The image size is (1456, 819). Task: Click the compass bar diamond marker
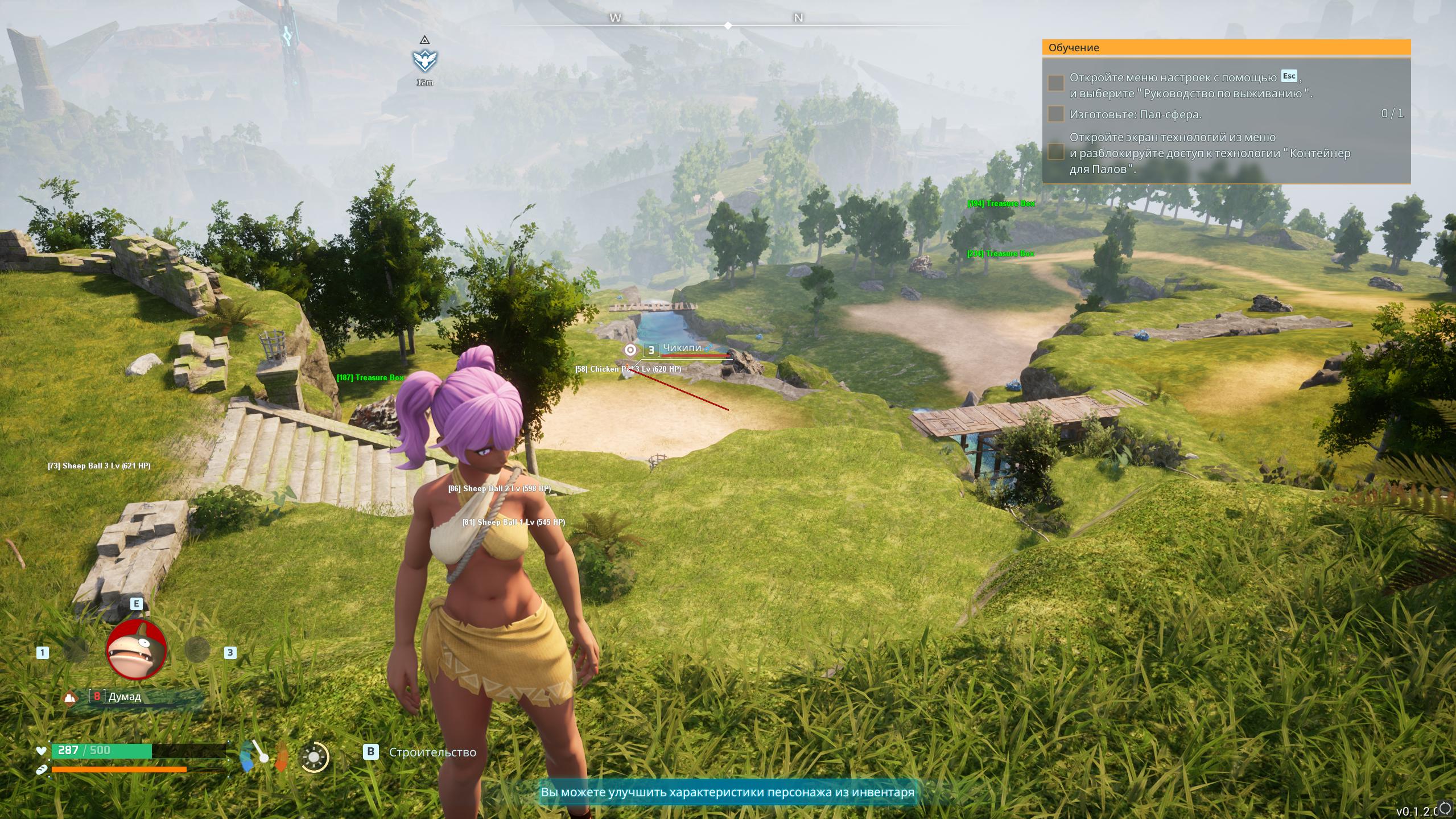tap(728, 26)
